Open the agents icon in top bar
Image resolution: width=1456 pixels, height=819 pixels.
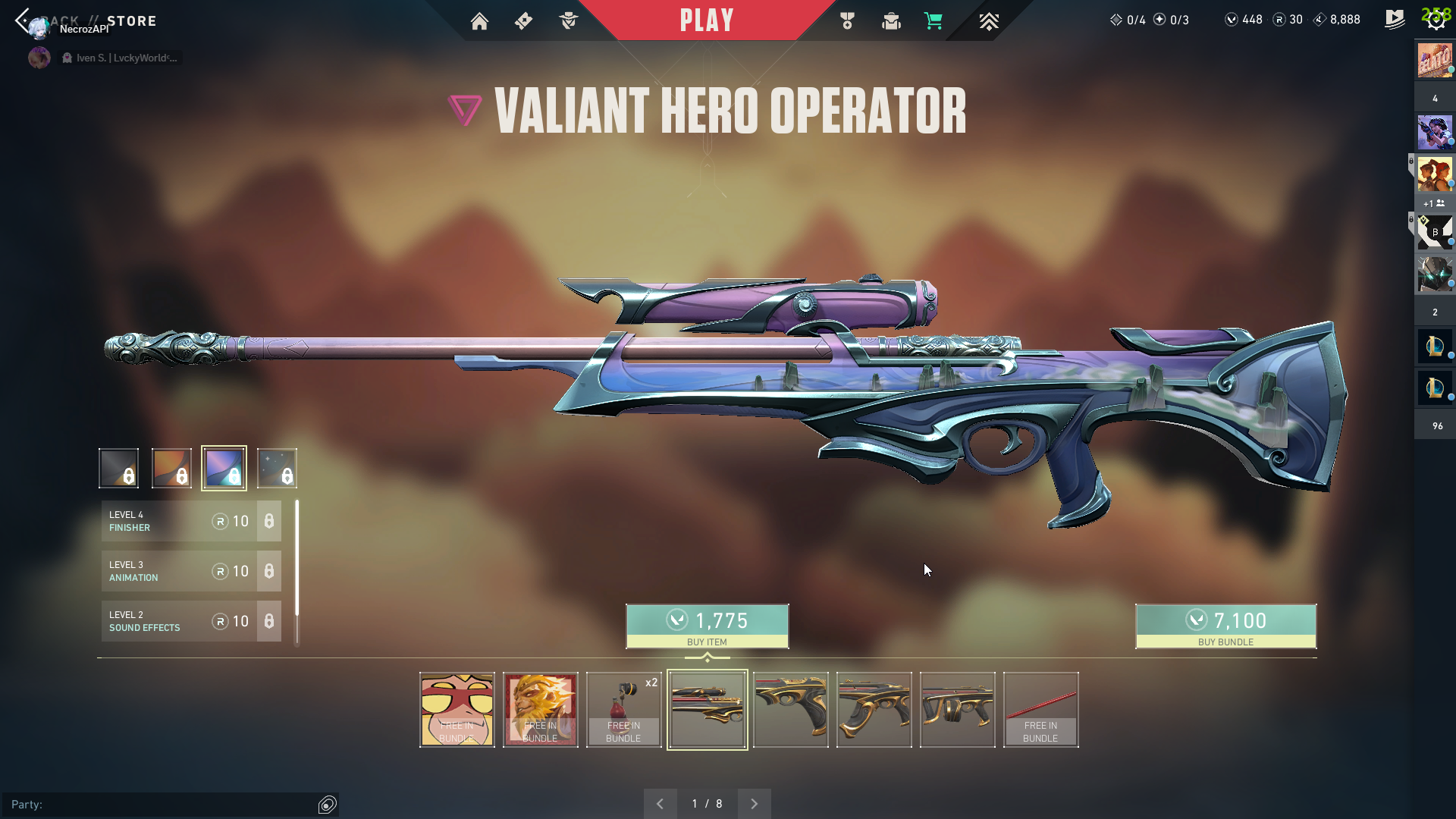[x=569, y=21]
